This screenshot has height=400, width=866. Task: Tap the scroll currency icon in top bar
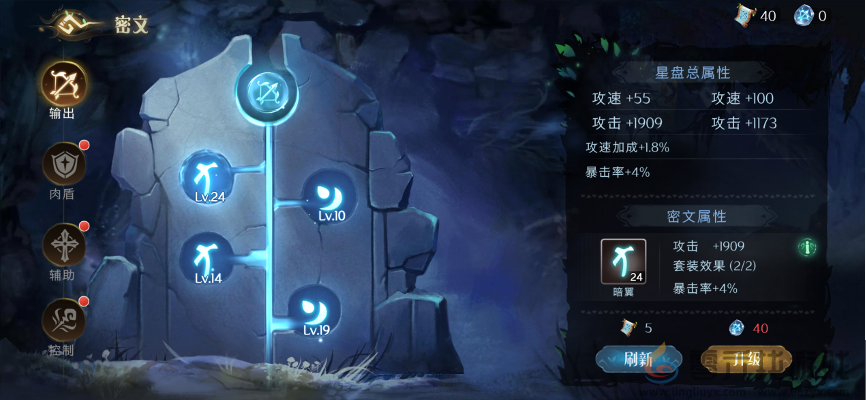coord(744,15)
